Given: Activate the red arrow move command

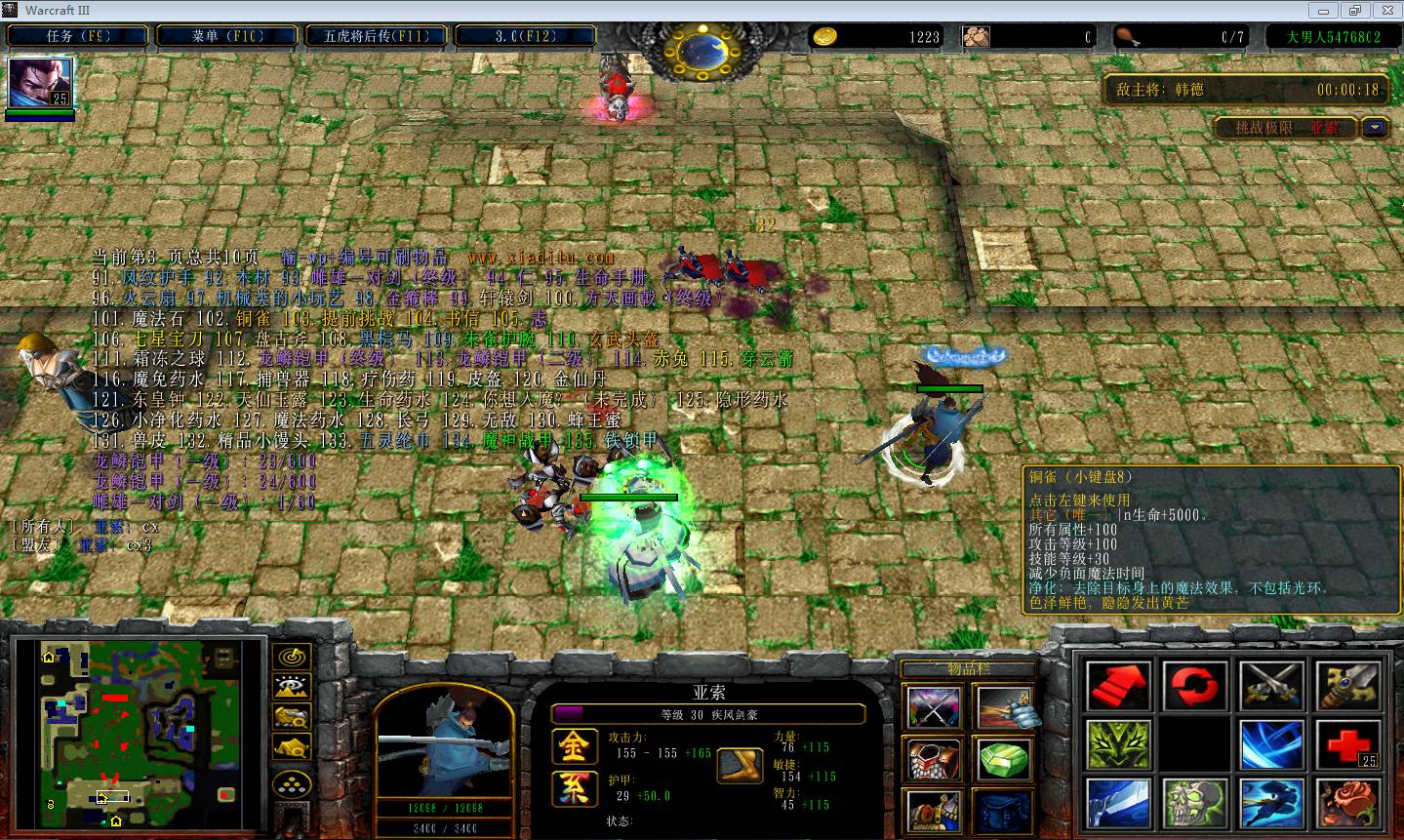Looking at the screenshot, I should (1118, 686).
